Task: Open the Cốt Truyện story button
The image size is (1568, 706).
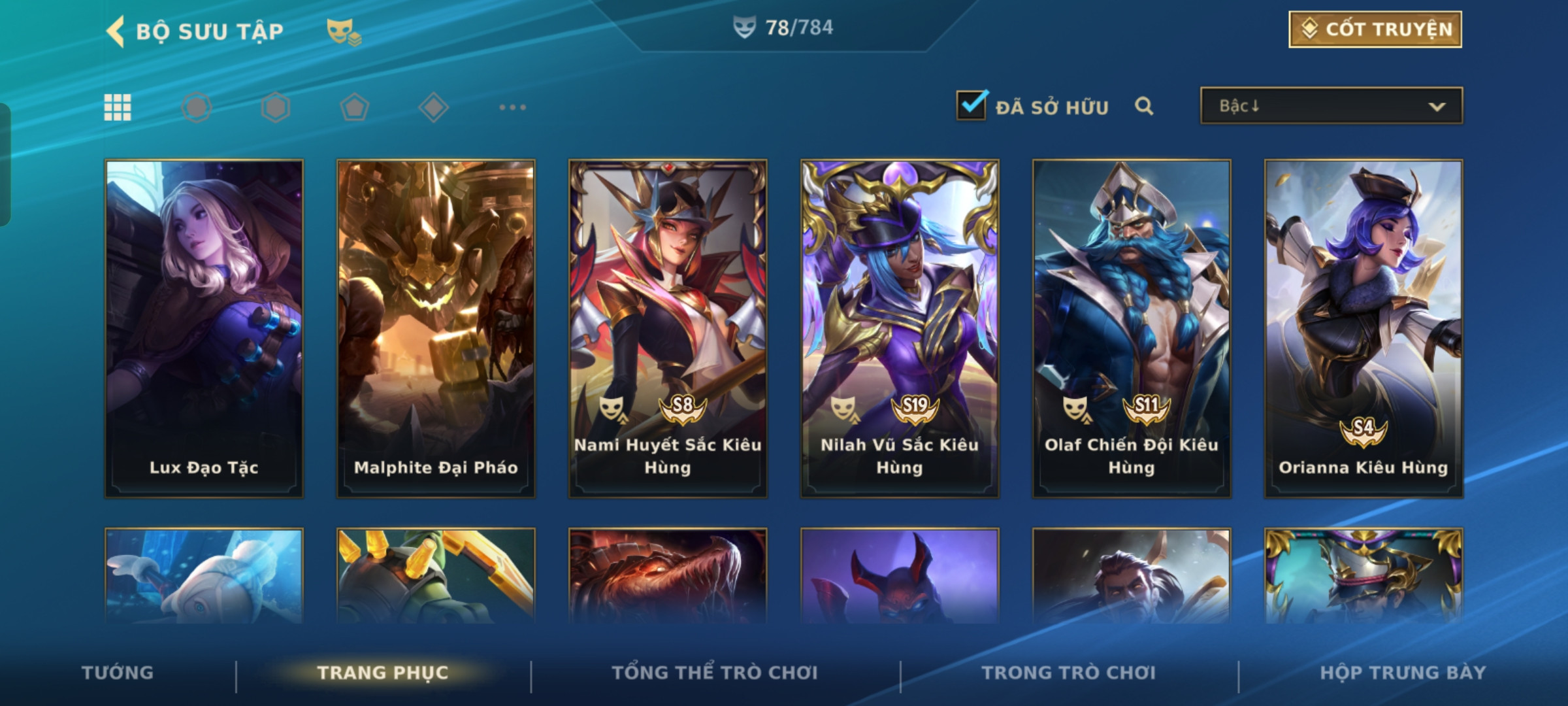Action: pyautogui.click(x=1375, y=29)
